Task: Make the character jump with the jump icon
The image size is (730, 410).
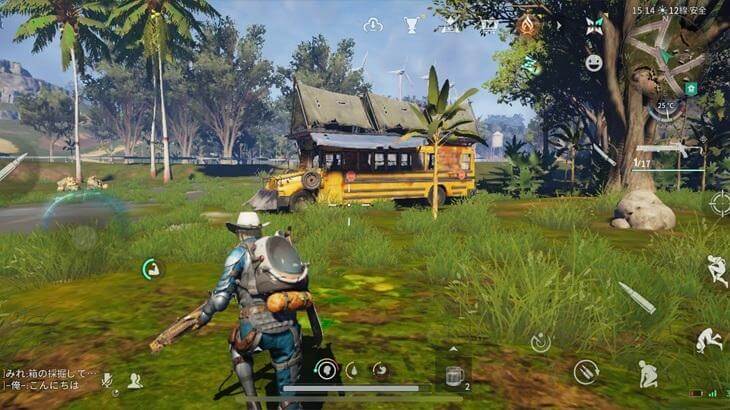Action: 715,270
